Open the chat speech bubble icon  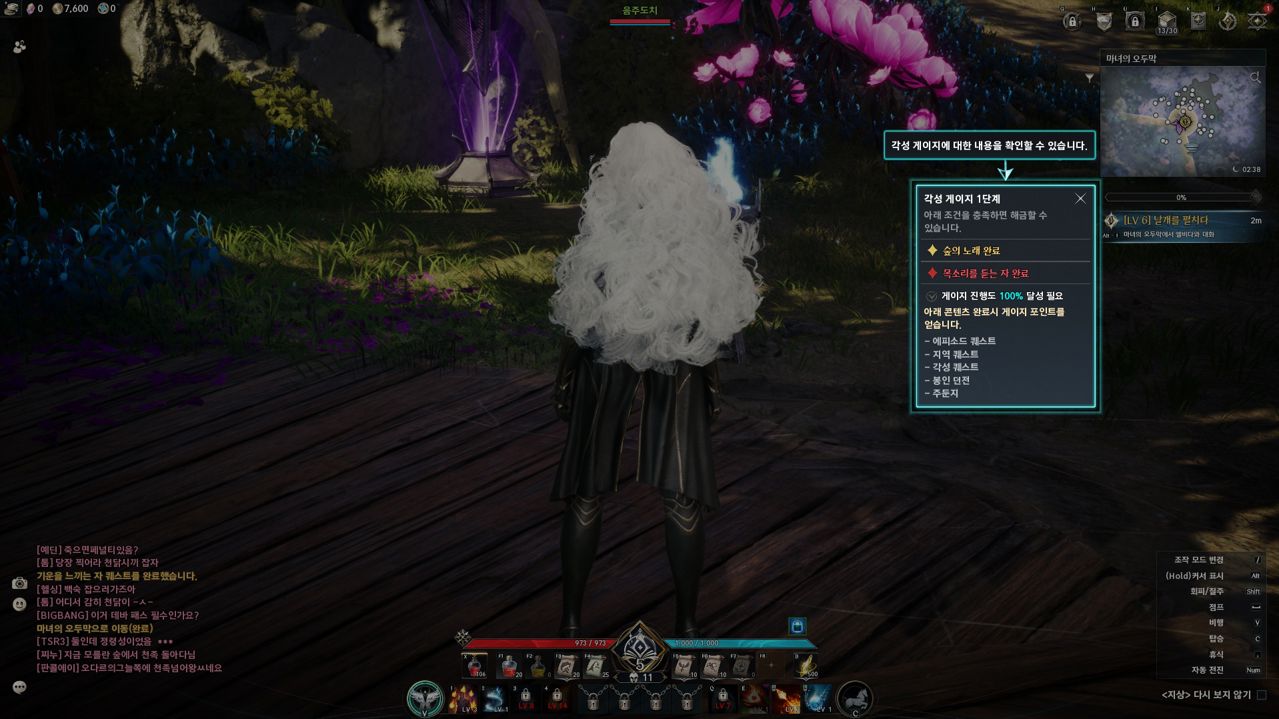click(x=19, y=687)
